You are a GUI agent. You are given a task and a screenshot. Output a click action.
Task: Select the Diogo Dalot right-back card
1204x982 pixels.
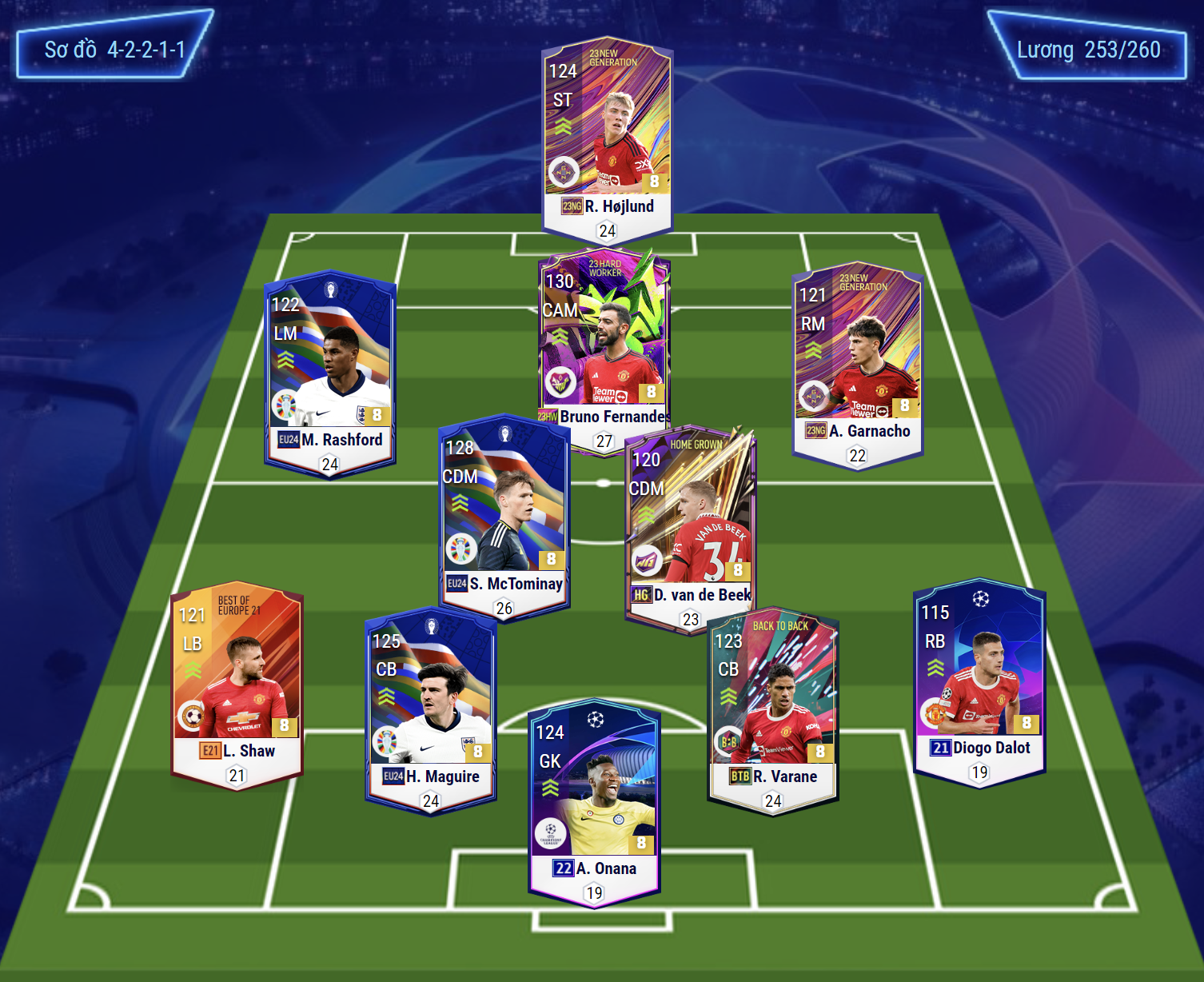(x=979, y=680)
